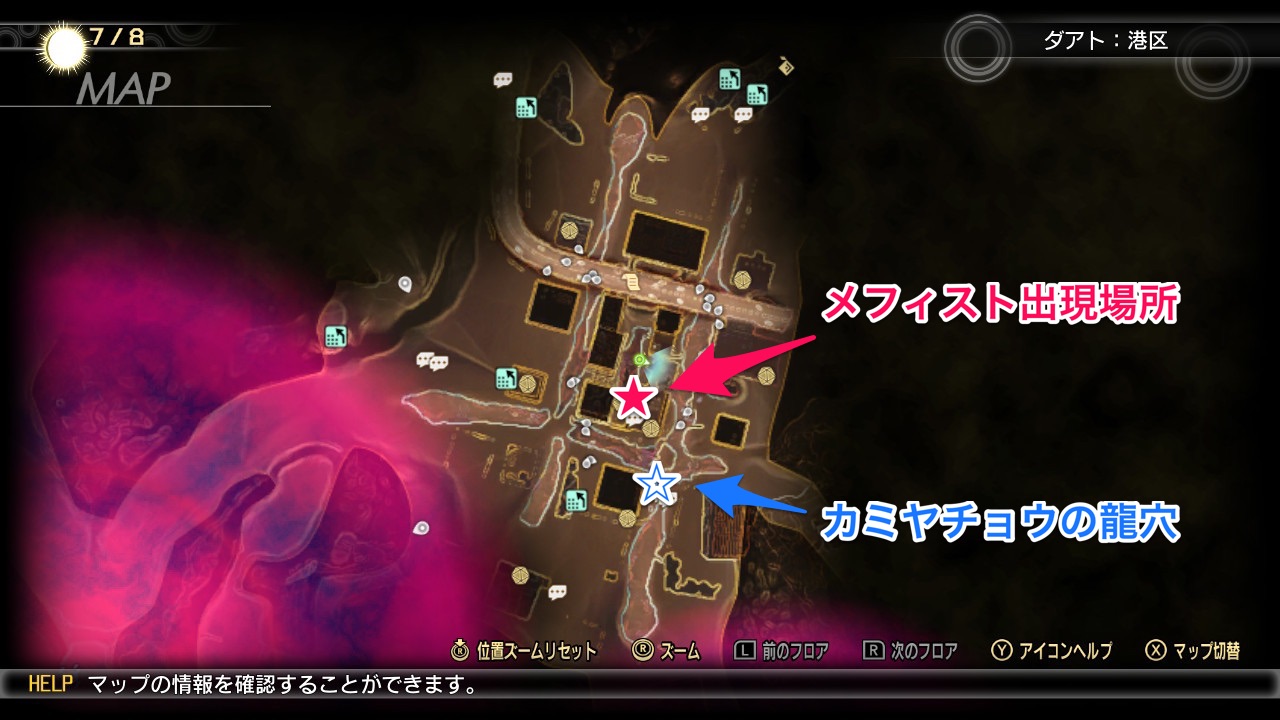Open the scroll note icon on the main road
This screenshot has height=720, width=1280.
coord(630,281)
